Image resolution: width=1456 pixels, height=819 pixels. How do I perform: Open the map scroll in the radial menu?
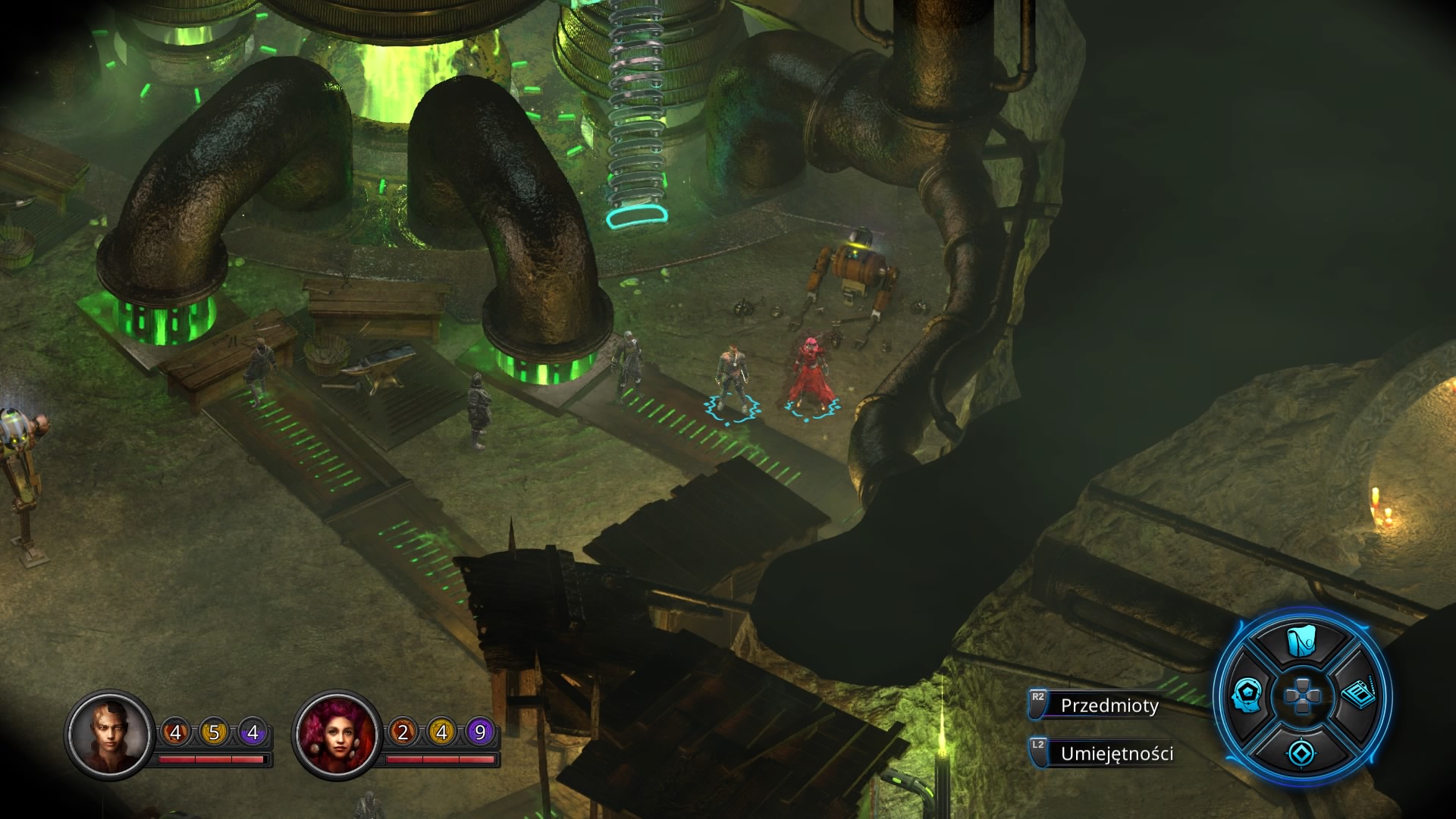[x=1302, y=642]
